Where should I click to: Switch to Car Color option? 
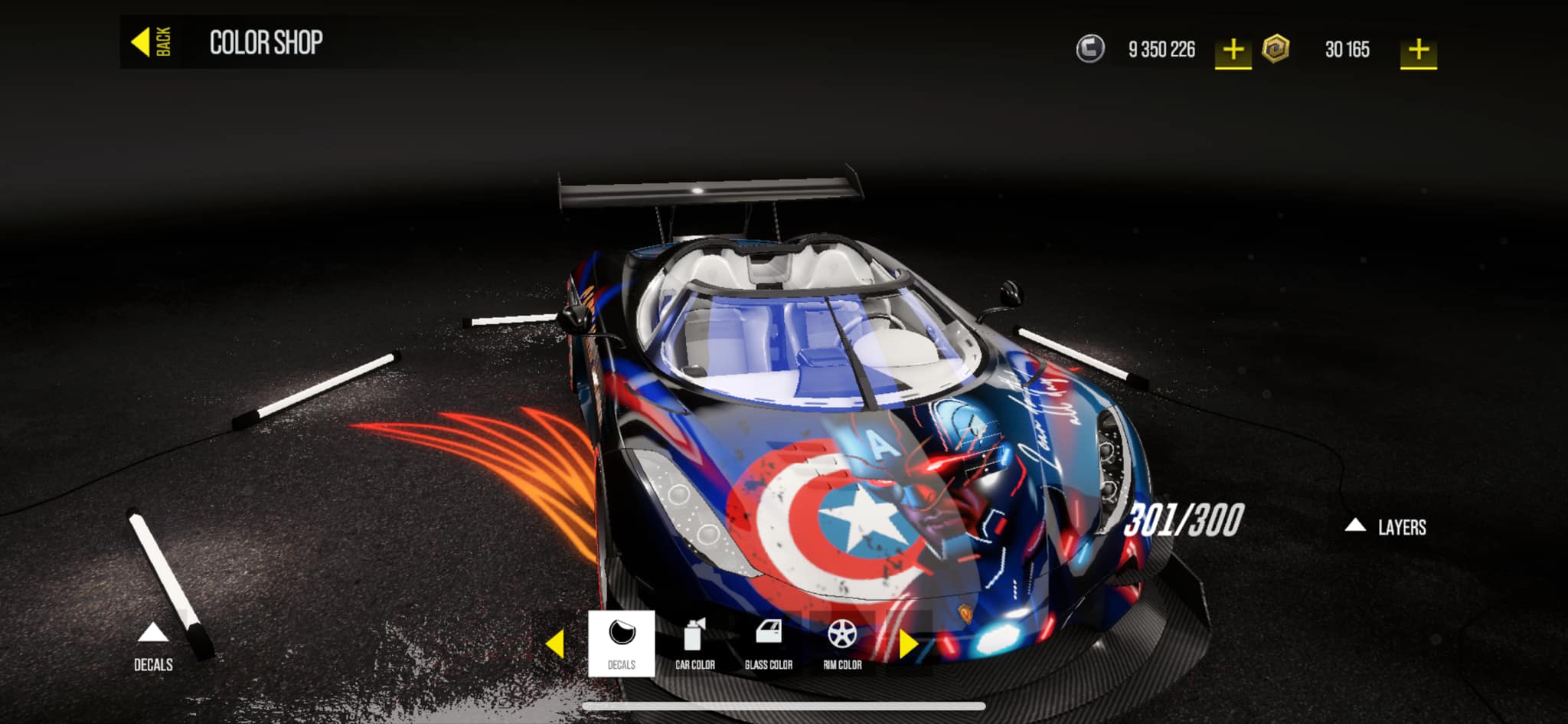(694, 644)
